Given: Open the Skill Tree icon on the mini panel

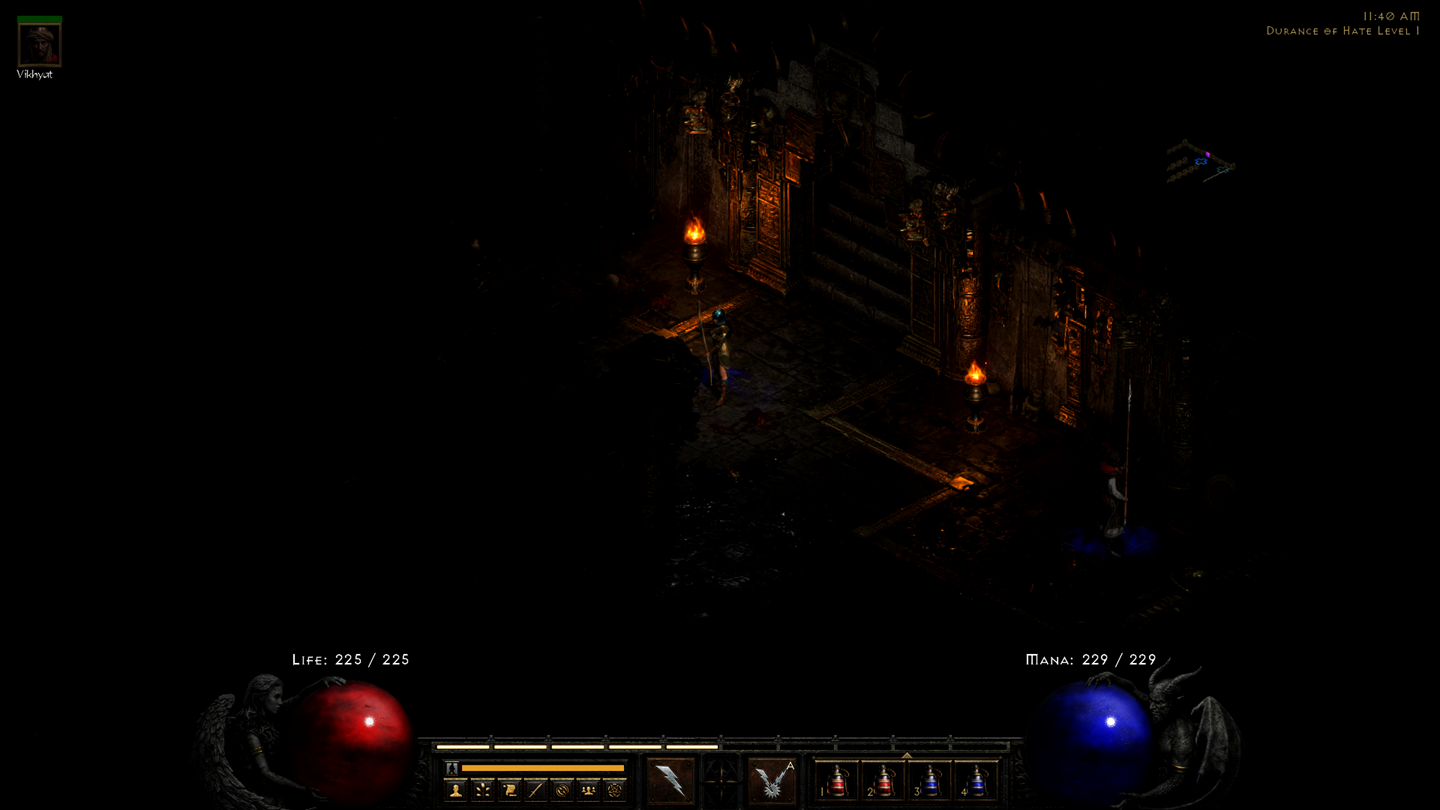Looking at the screenshot, I should tap(481, 790).
